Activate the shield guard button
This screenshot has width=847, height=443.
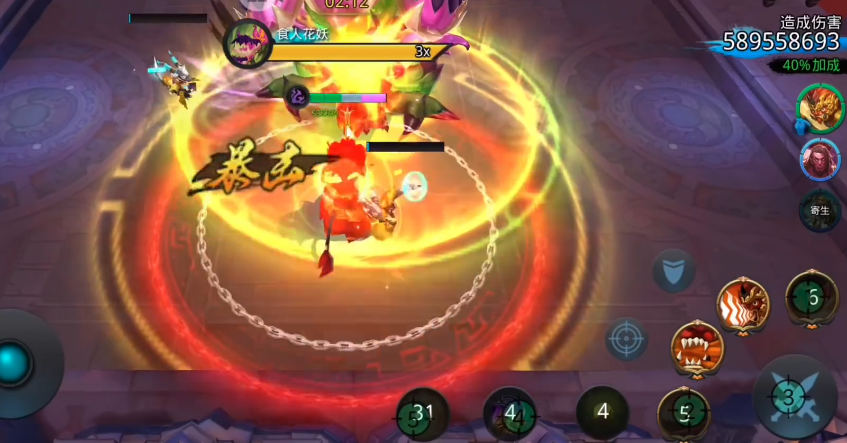pos(674,270)
